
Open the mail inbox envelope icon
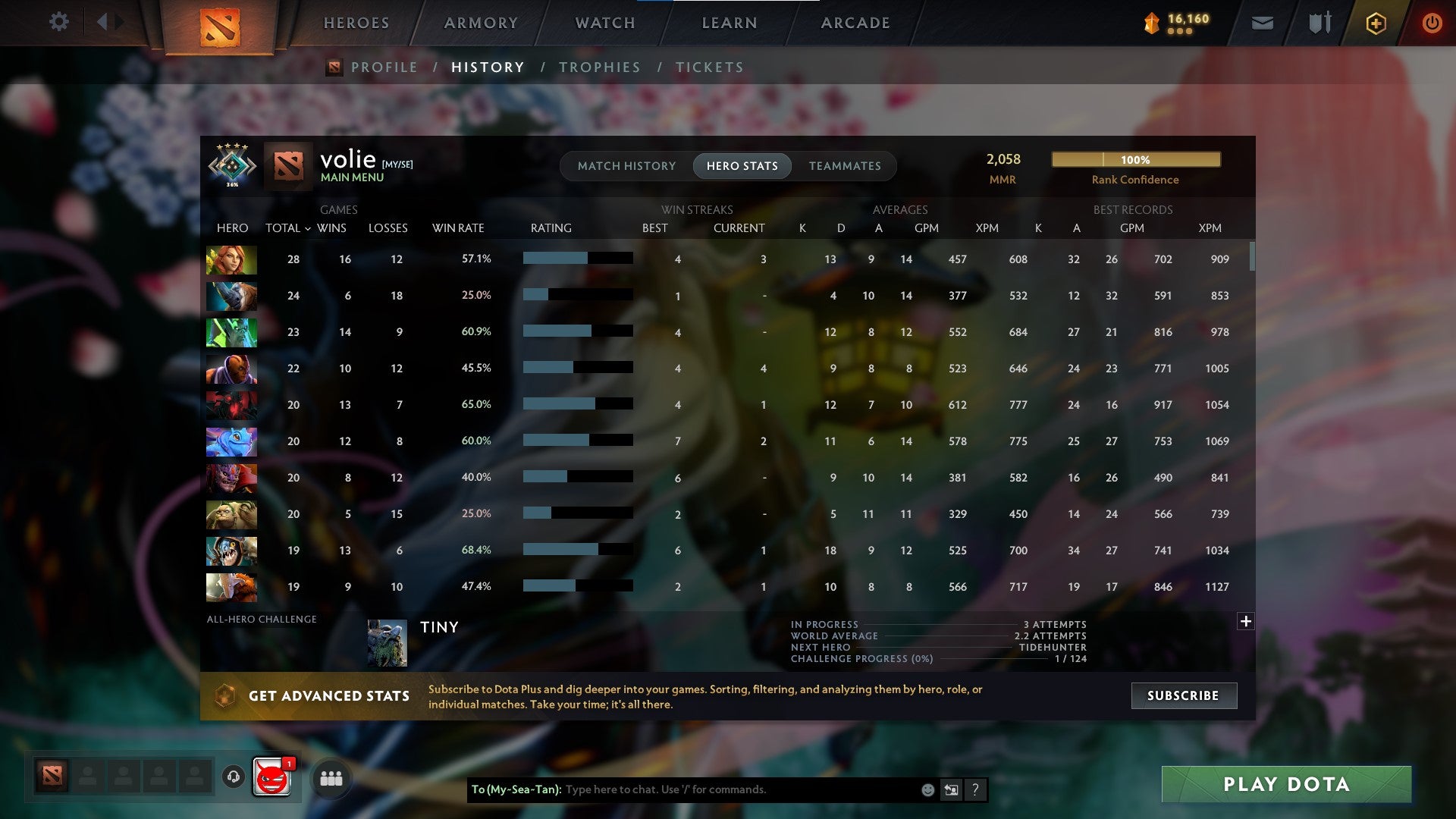[x=1261, y=23]
